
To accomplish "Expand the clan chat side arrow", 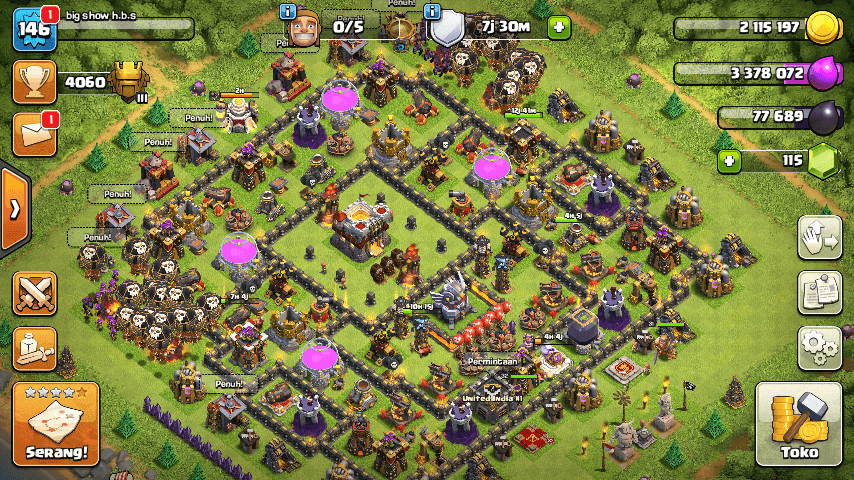I will (14, 209).
